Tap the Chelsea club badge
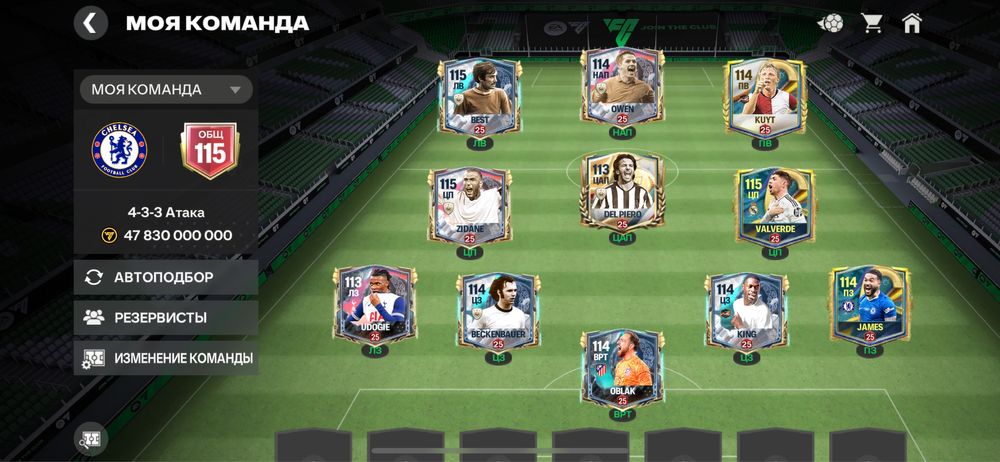 pyautogui.click(x=119, y=150)
